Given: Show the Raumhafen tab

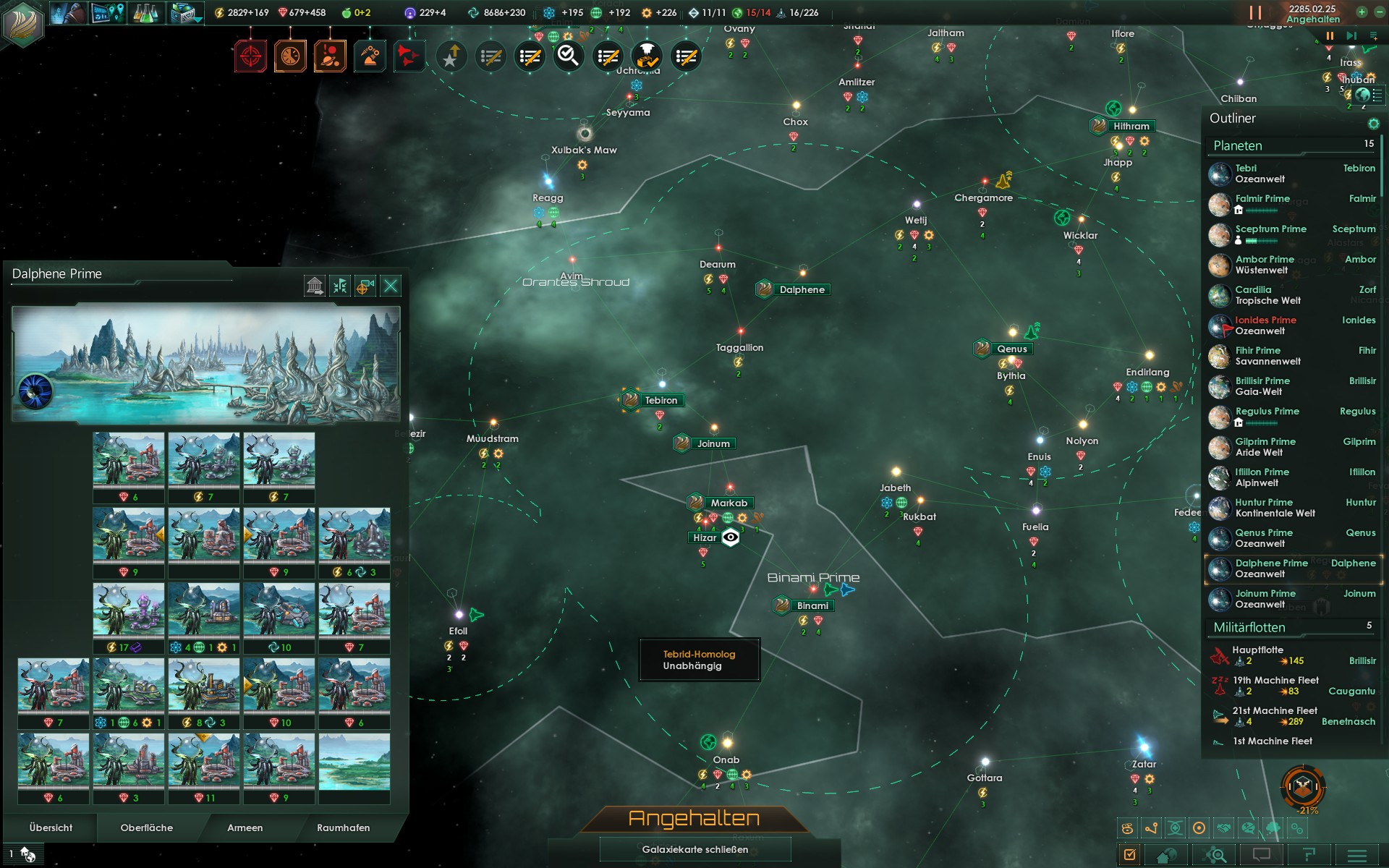Looking at the screenshot, I should coord(343,827).
